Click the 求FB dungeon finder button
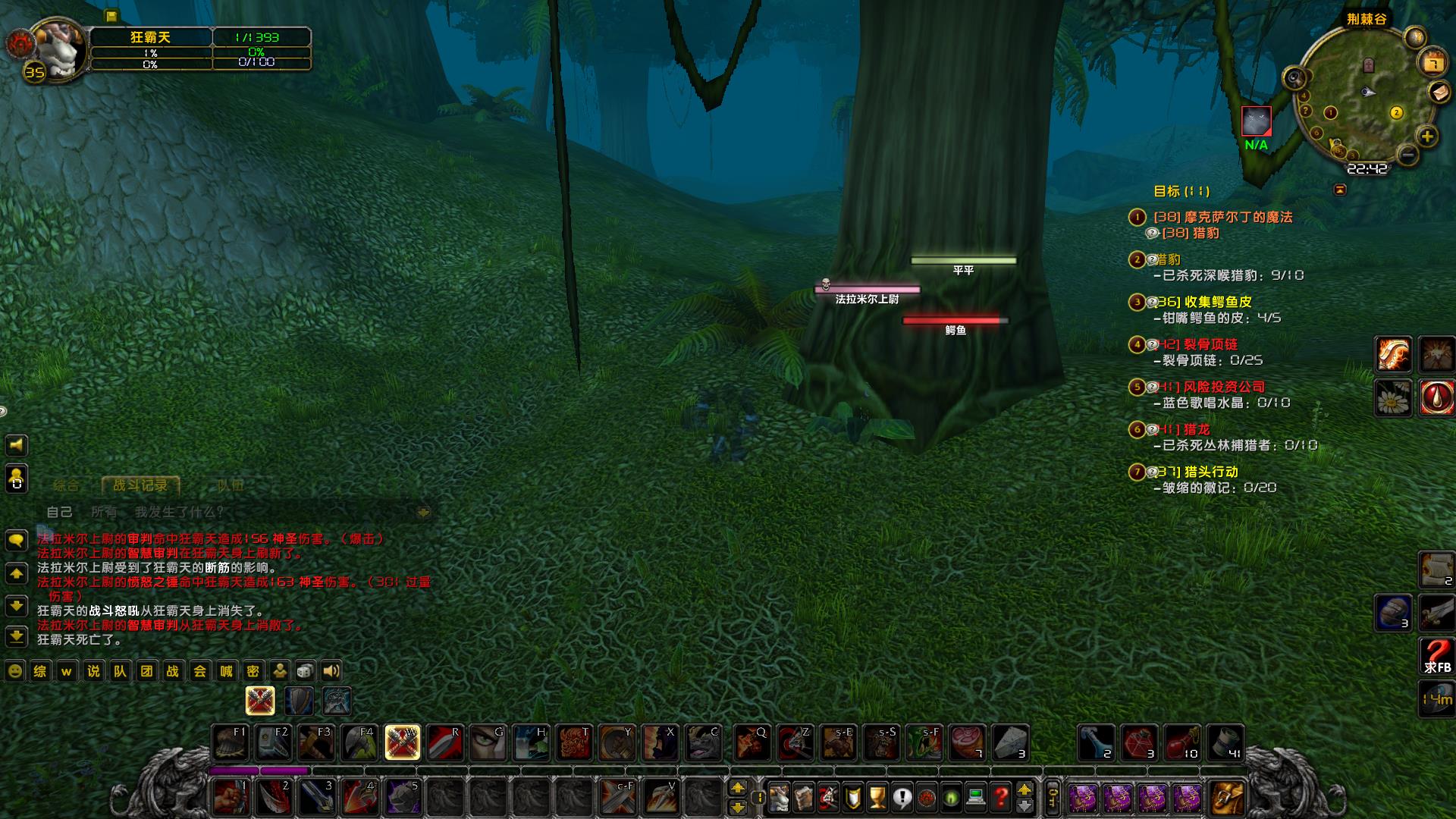Viewport: 1456px width, 819px height. point(1436,656)
